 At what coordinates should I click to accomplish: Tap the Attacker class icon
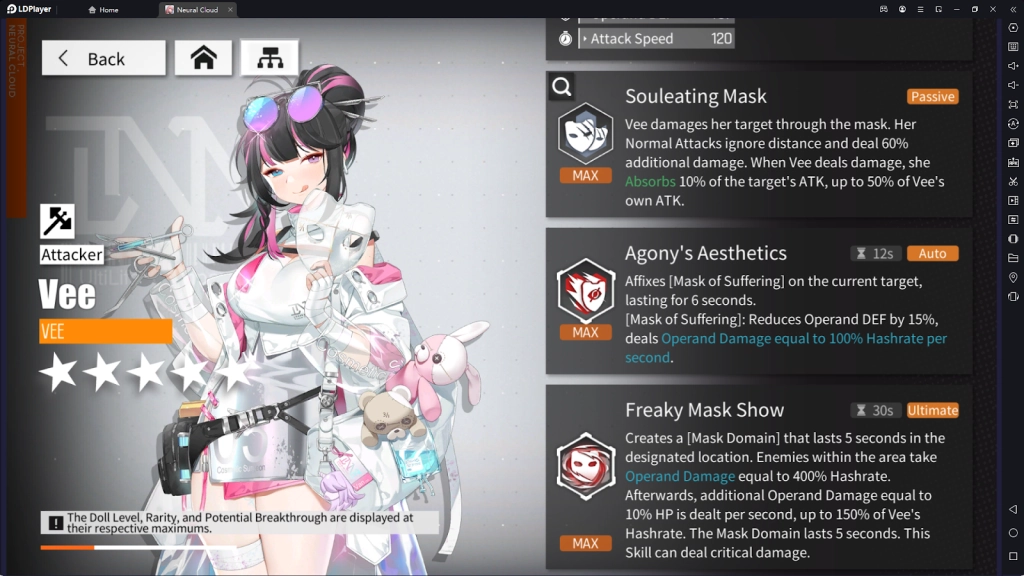tap(57, 221)
